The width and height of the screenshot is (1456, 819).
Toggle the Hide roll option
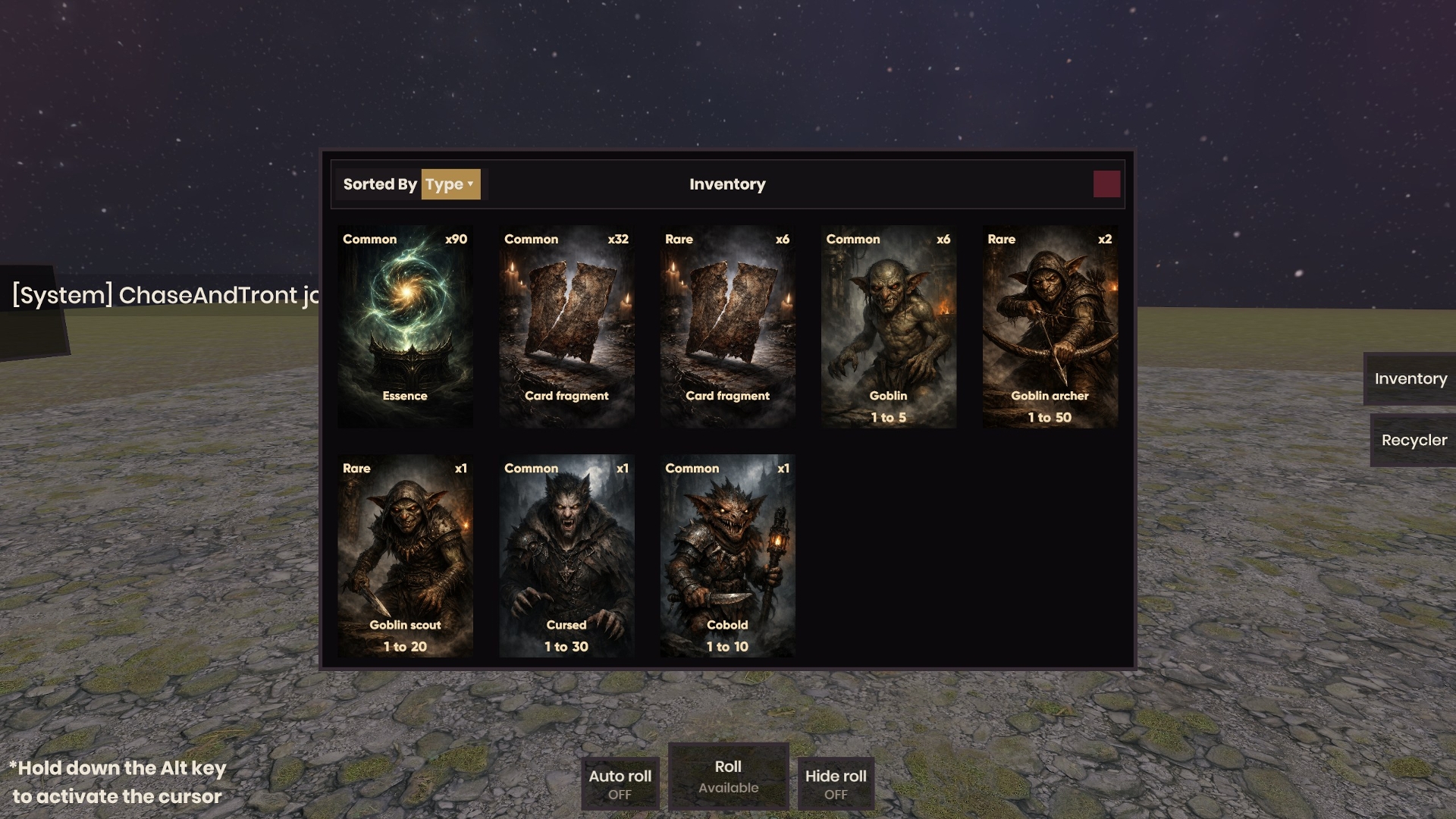(836, 783)
